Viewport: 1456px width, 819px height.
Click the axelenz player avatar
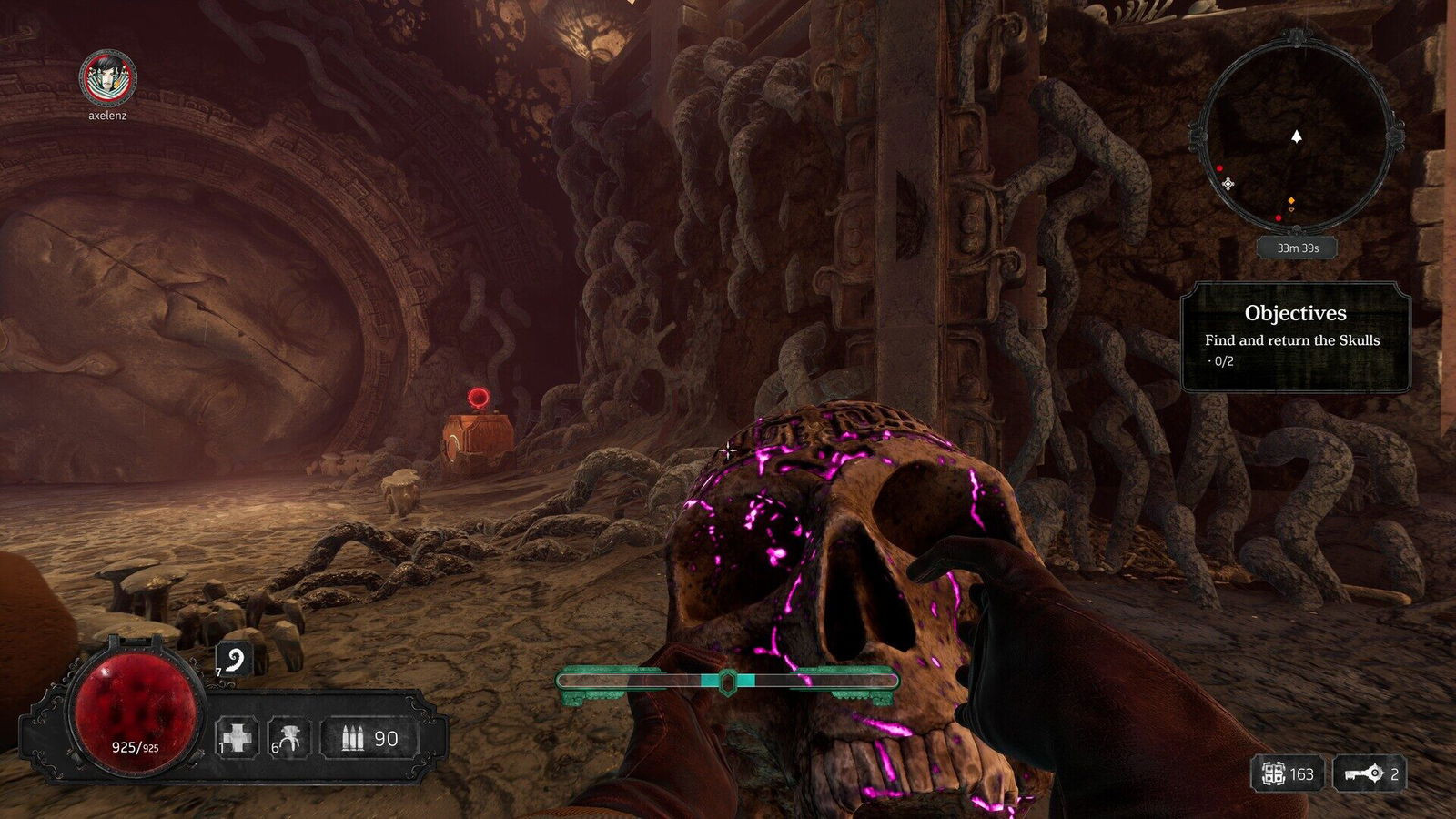[107, 78]
